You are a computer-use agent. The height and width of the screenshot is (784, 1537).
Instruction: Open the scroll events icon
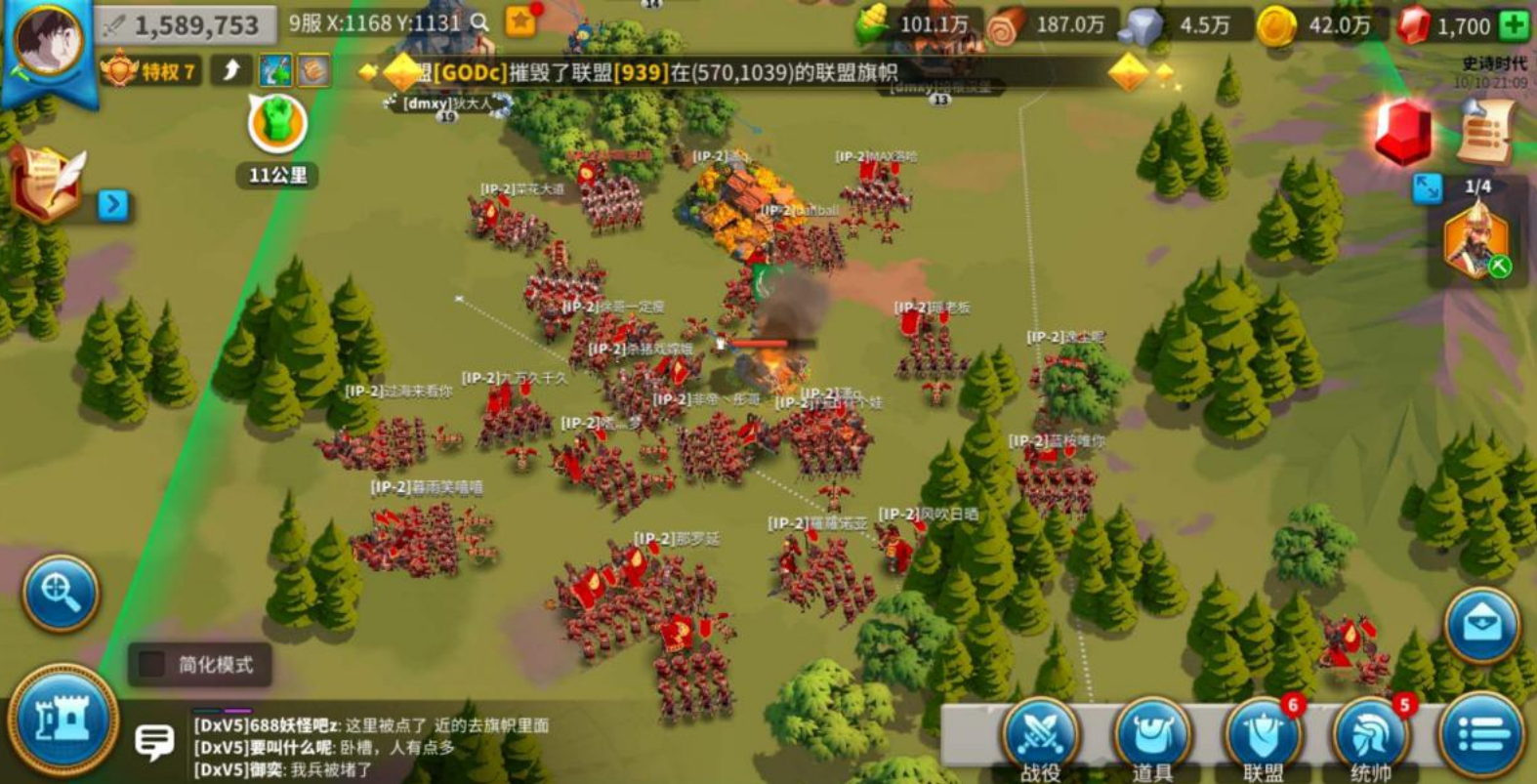(x=1485, y=130)
